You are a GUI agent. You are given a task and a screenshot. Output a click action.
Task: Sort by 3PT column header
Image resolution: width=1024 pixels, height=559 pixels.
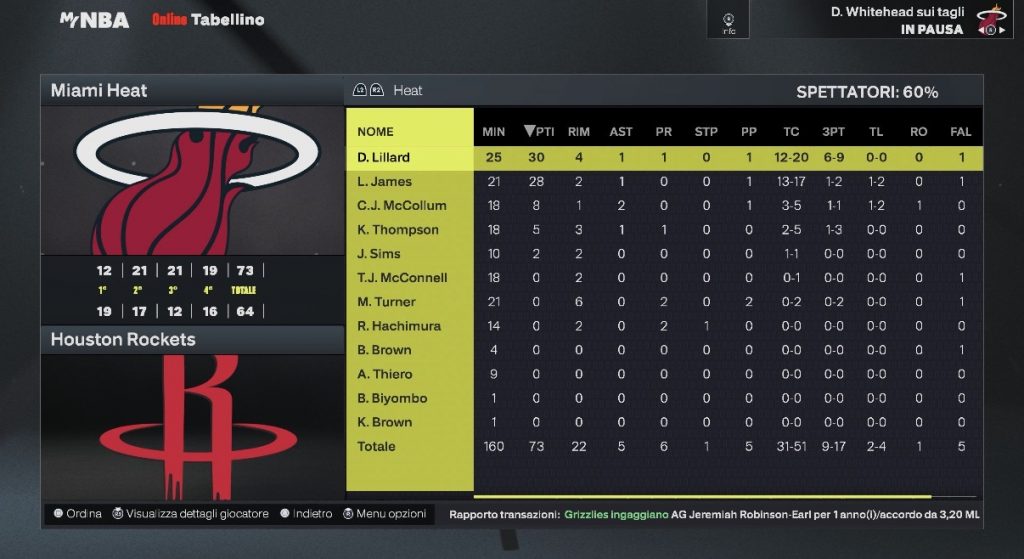click(x=833, y=131)
